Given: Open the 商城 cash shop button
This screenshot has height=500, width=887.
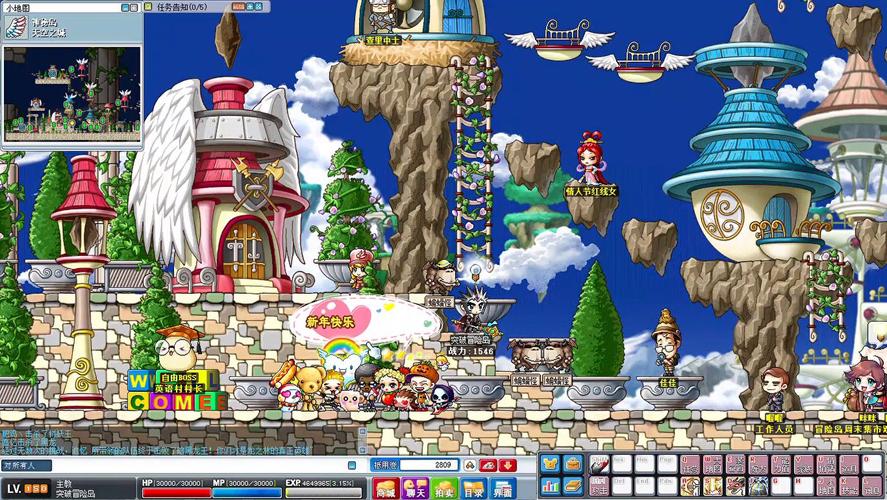Looking at the screenshot, I should tap(385, 489).
